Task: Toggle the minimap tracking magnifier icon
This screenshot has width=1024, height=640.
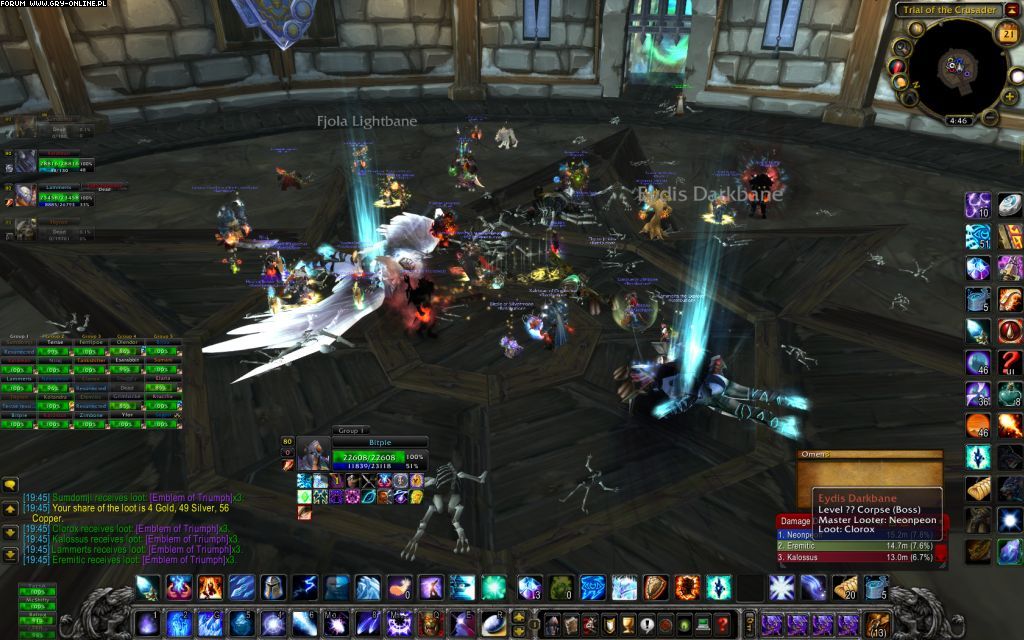Action: (x=903, y=47)
